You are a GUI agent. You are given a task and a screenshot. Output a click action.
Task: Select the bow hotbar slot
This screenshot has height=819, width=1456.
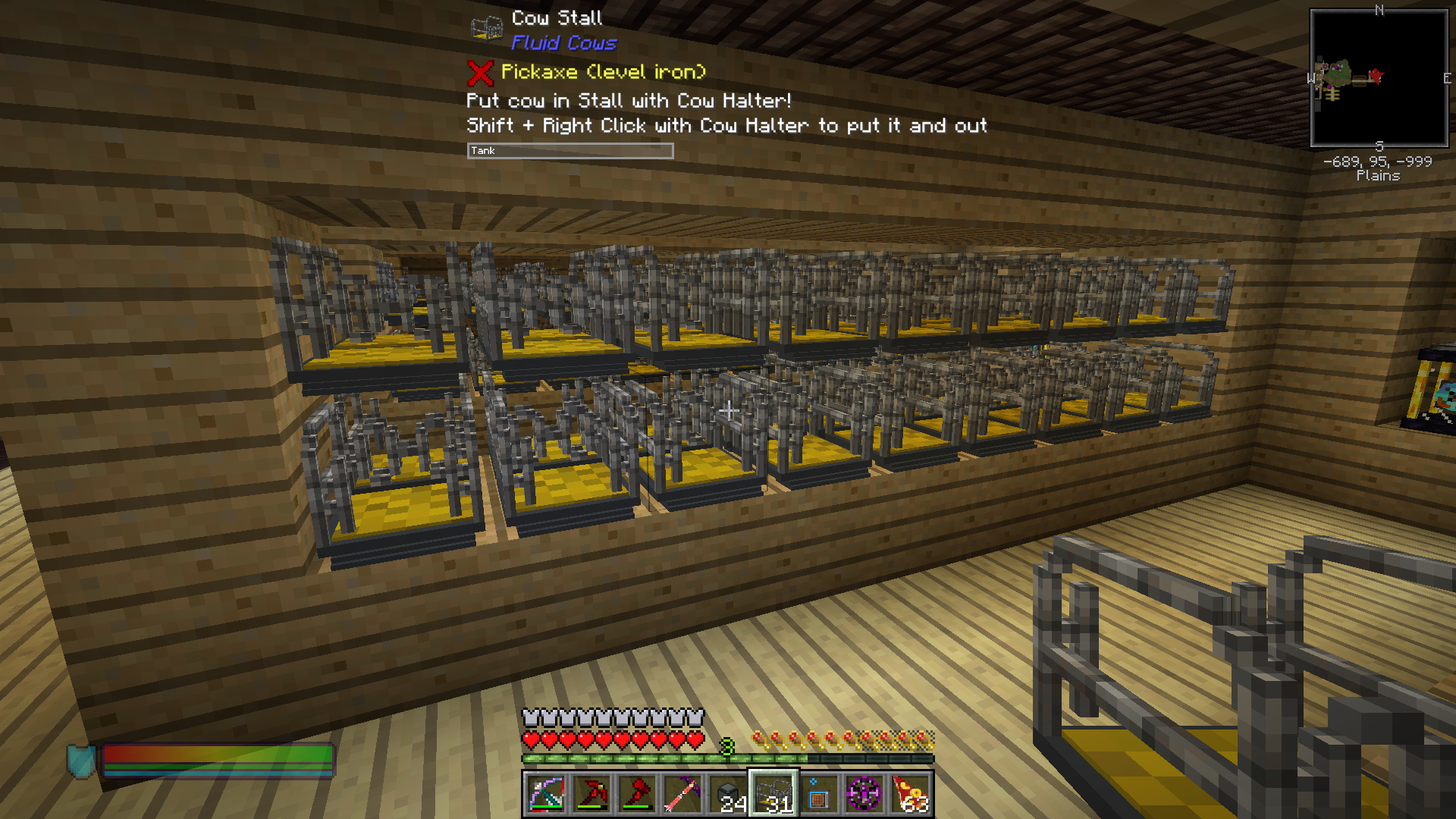click(x=546, y=794)
